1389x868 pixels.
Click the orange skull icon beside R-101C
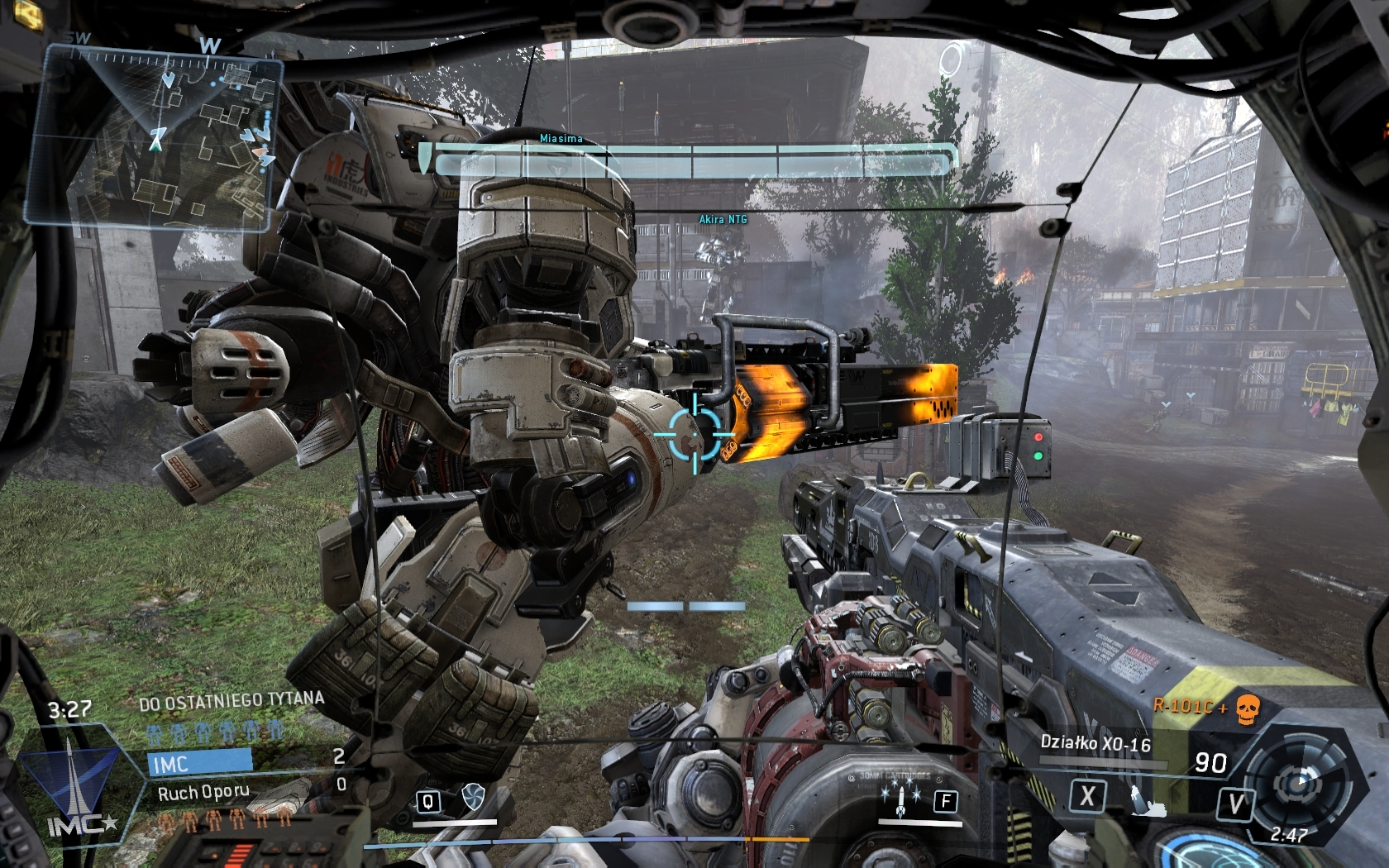(x=1247, y=708)
